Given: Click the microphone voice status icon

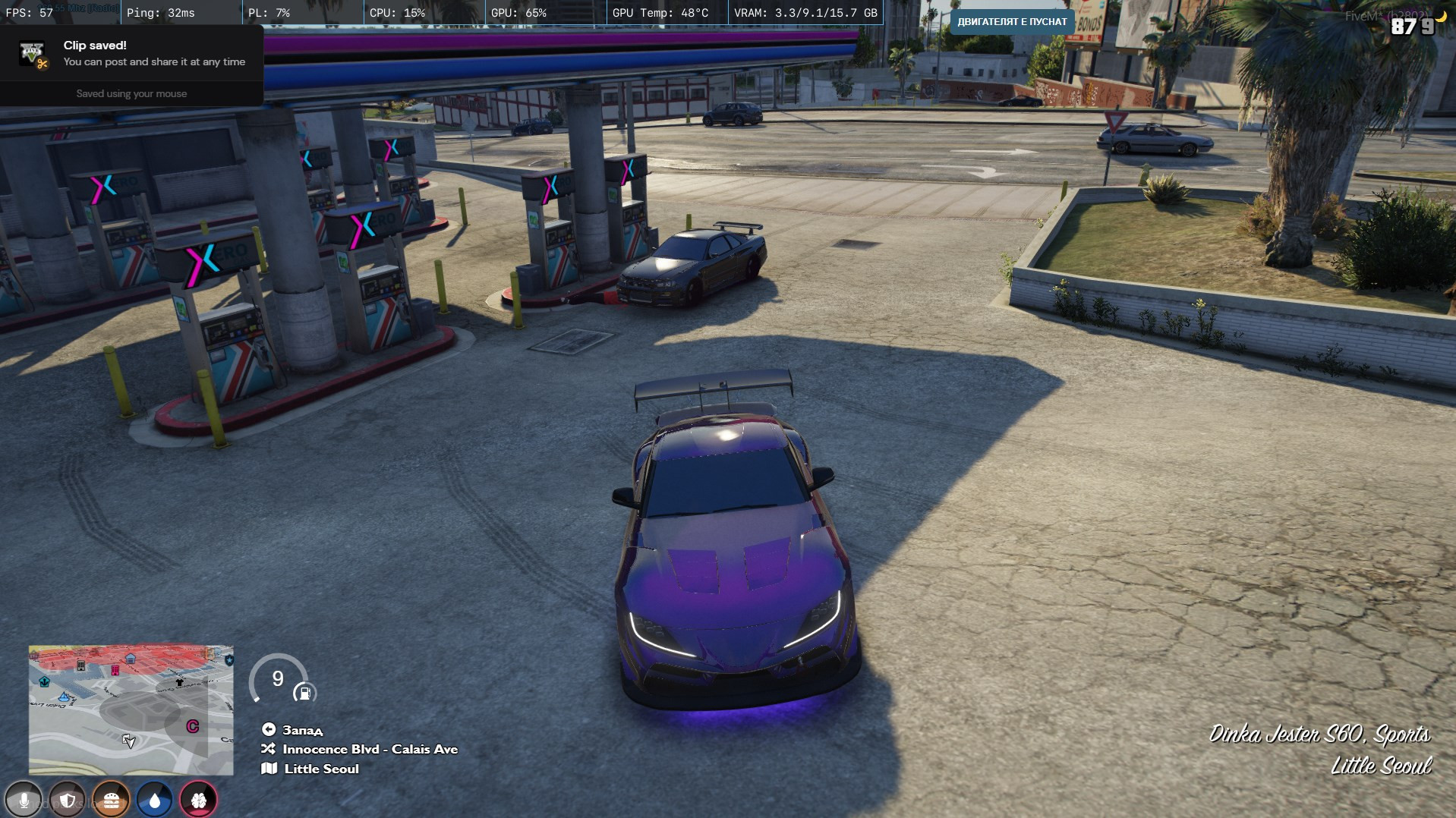Looking at the screenshot, I should 24,800.
